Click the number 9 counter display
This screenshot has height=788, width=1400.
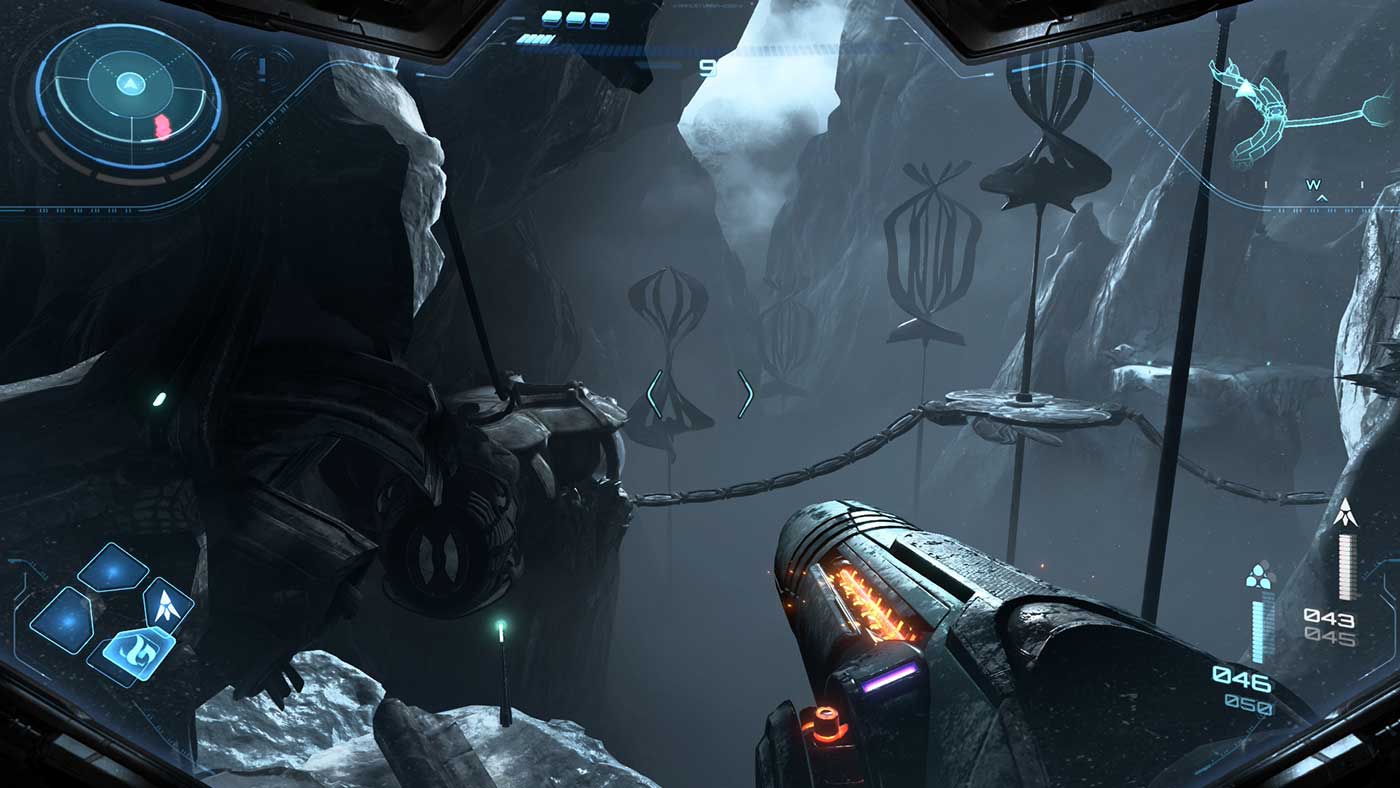point(710,68)
